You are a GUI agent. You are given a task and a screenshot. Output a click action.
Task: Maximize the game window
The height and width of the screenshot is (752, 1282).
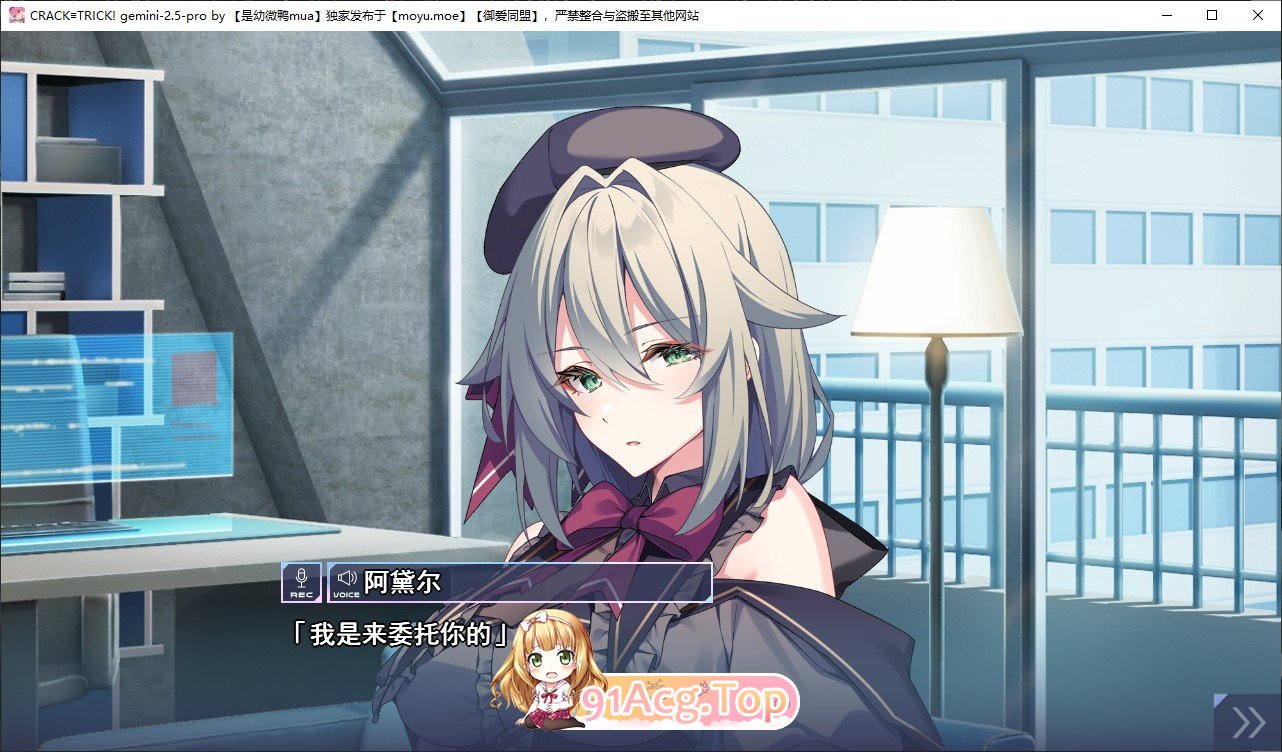1211,14
